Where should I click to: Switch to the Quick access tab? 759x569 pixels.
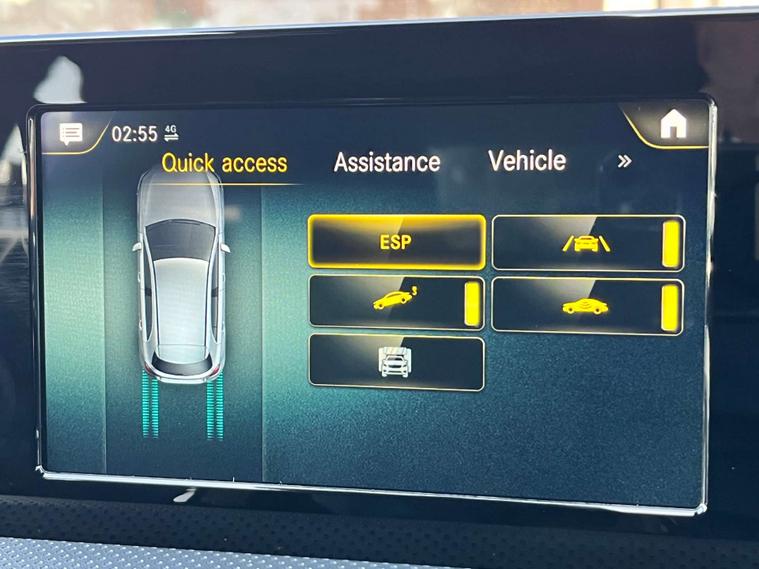224,163
